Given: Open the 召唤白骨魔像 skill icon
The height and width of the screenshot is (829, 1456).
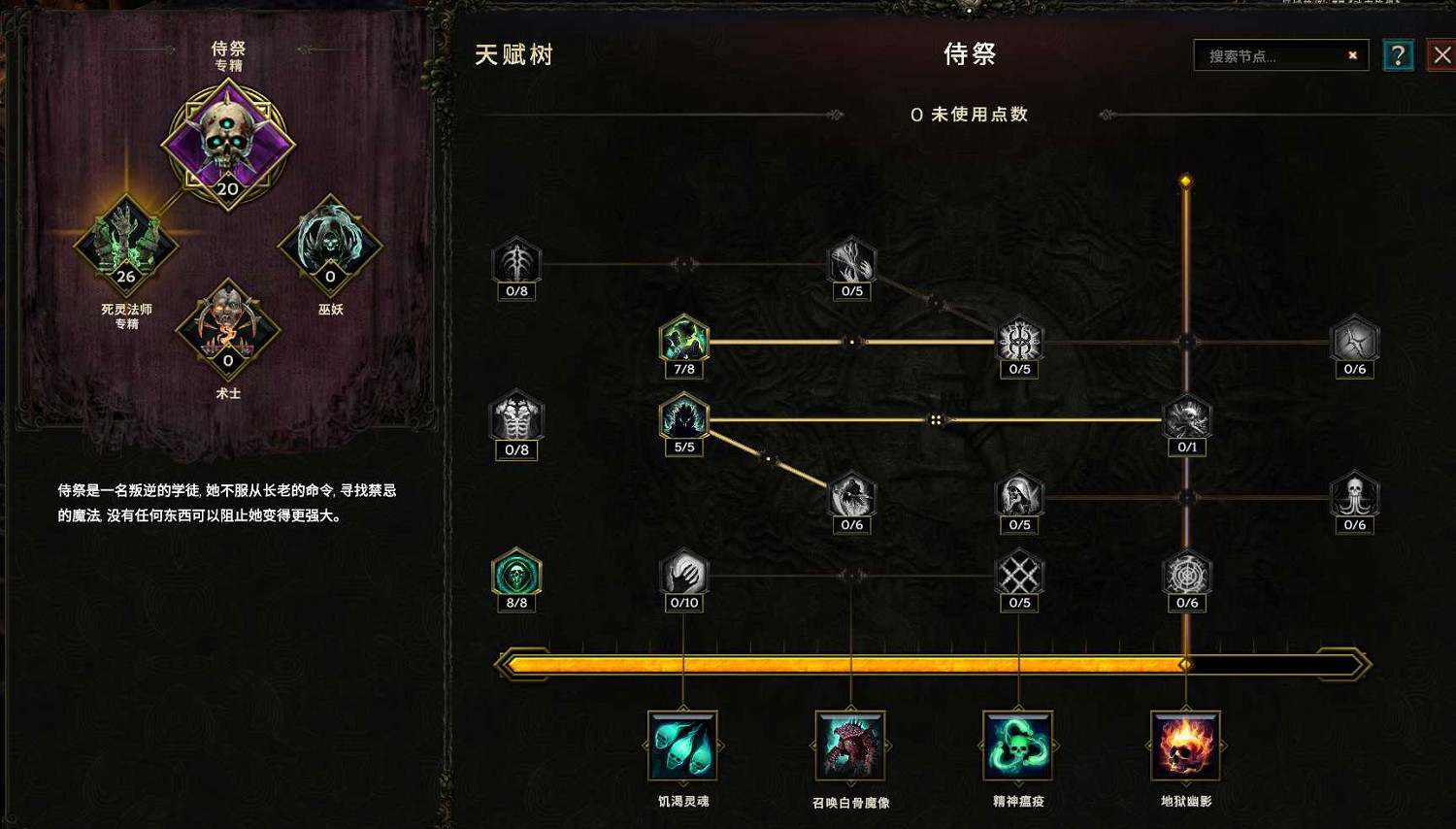Looking at the screenshot, I should 849,747.
